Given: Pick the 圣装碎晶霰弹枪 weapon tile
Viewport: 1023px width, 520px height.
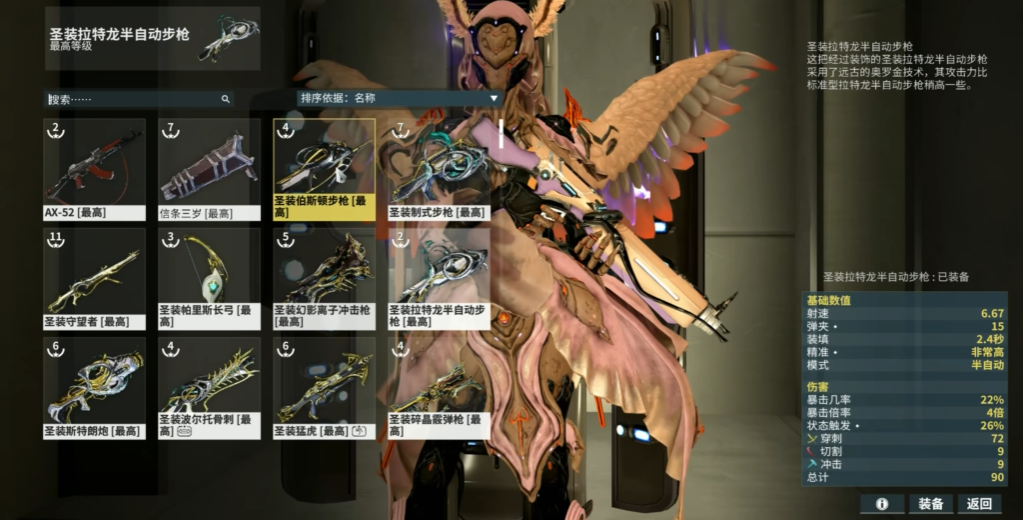Looking at the screenshot, I should point(439,386).
